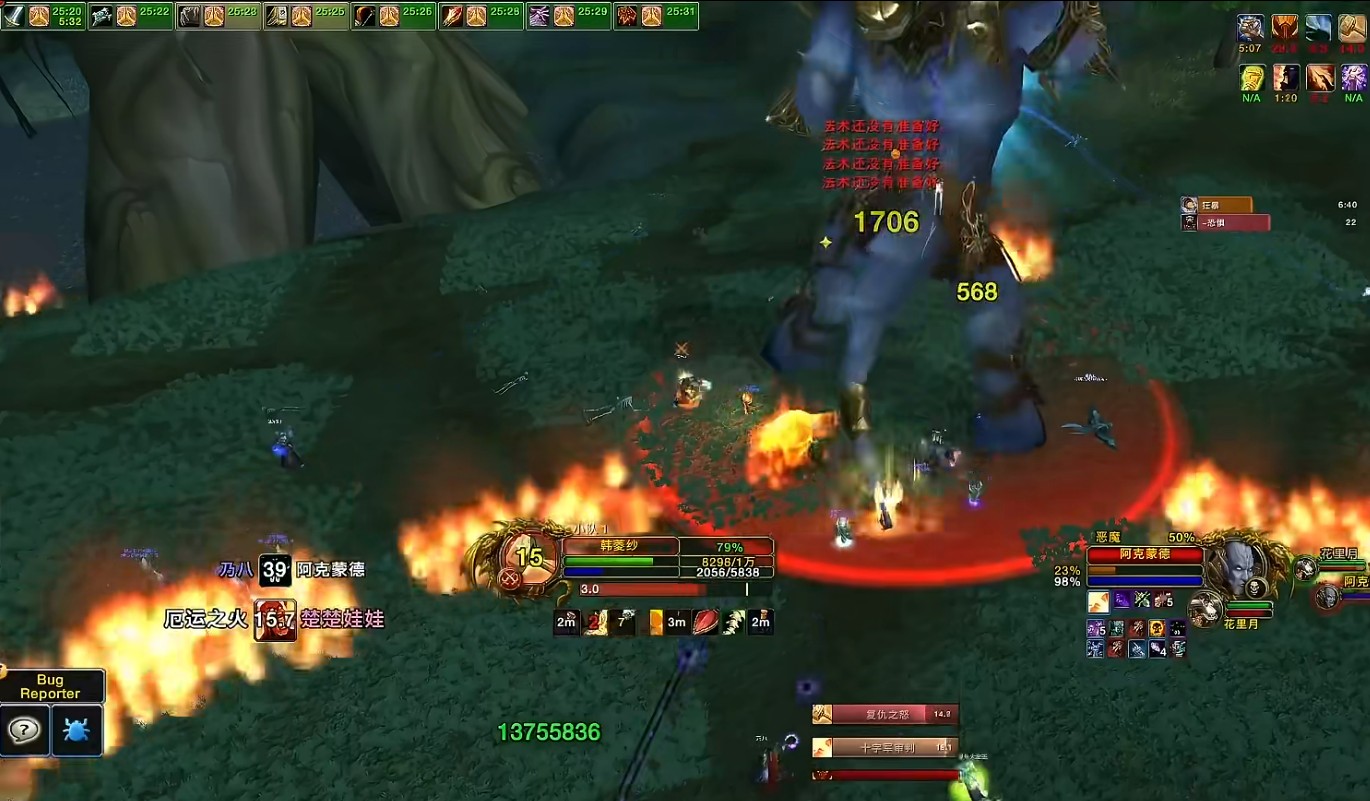Viewport: 1370px width, 801px height.
Task: Click the player name bar 韩菱纱
Action: [620, 547]
